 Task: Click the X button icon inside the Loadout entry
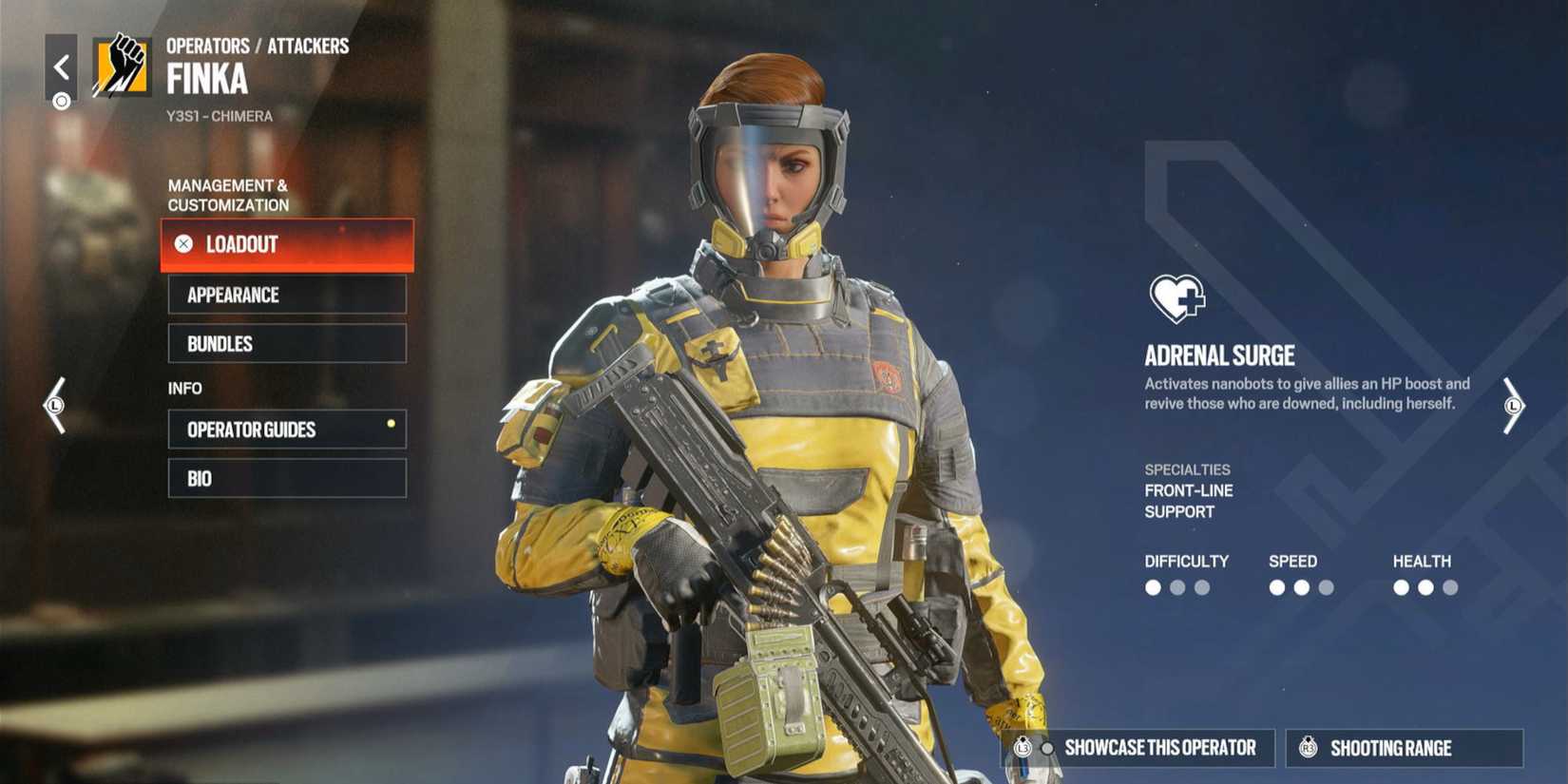183,244
